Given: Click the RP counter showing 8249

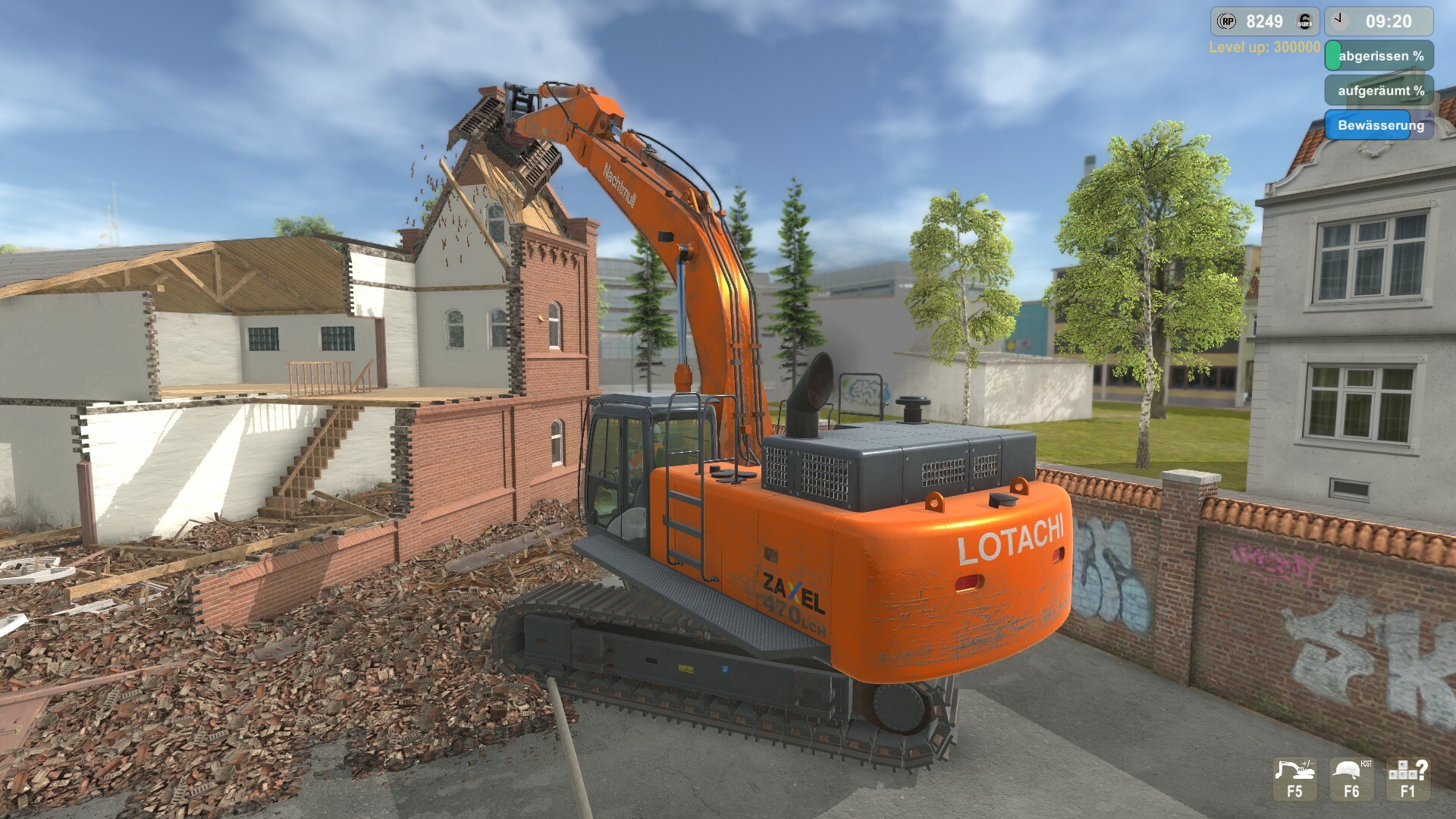Looking at the screenshot, I should coord(1265,20).
